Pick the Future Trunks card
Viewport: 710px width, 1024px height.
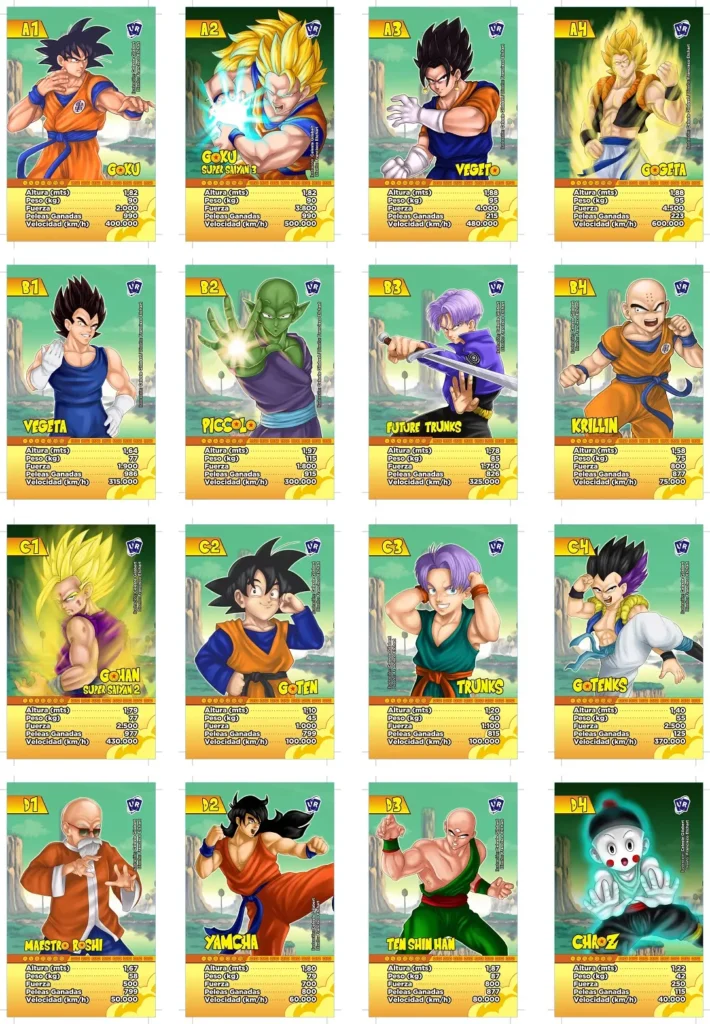[443, 381]
